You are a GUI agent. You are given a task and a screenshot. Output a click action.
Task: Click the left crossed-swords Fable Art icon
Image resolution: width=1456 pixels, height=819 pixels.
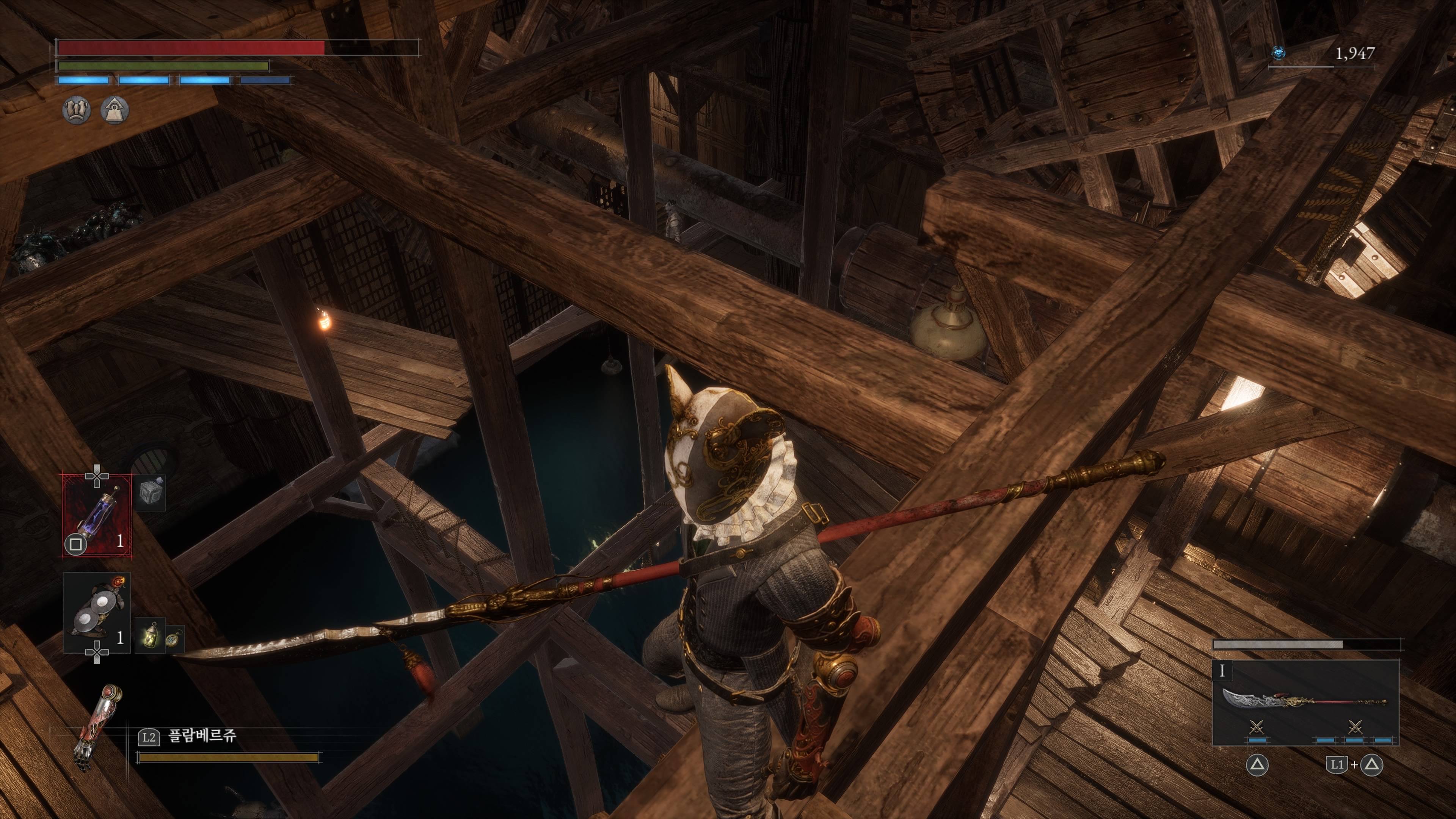click(1257, 727)
